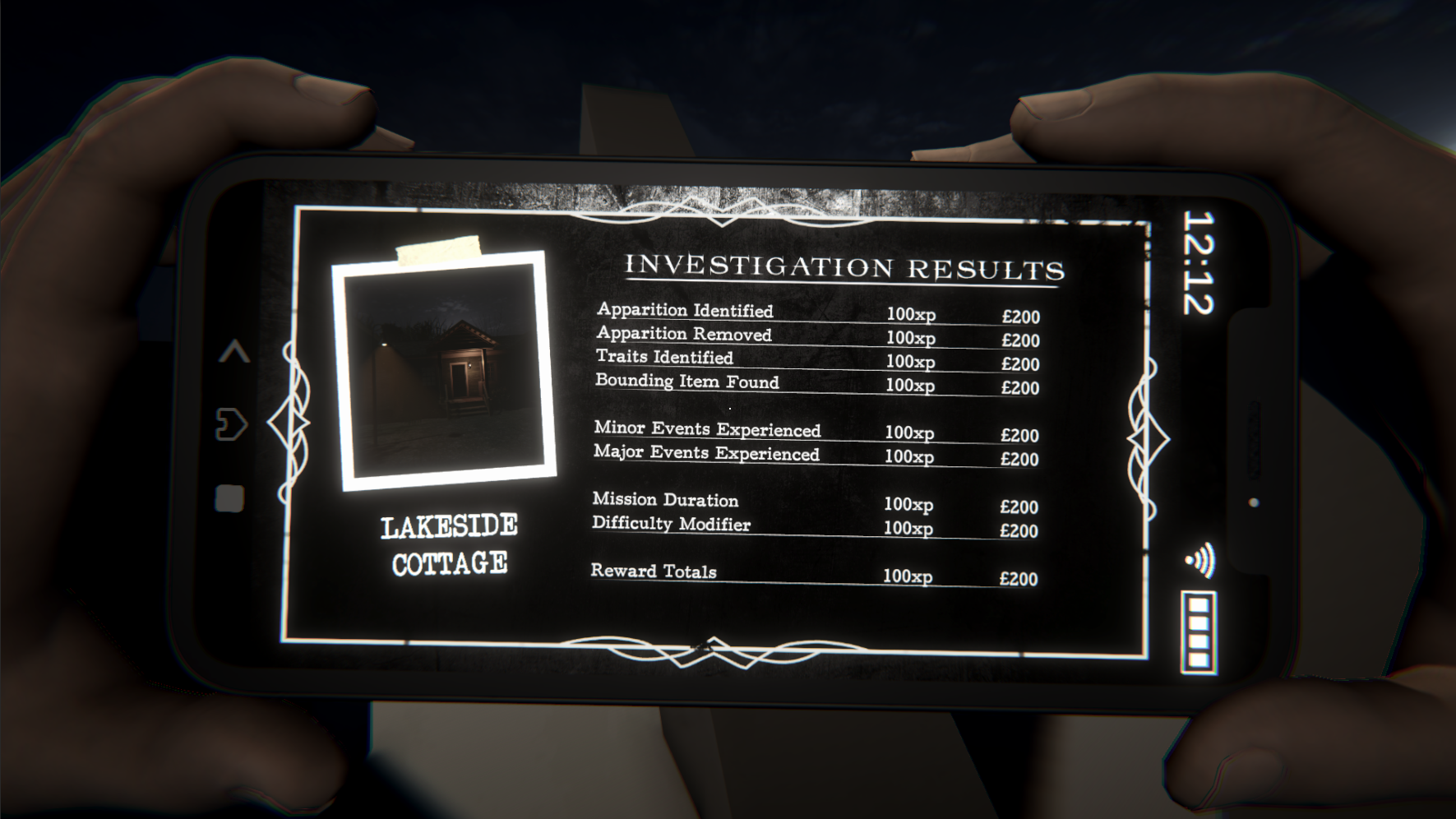
Task: Click the Reward Totals summary line
Action: (654, 571)
